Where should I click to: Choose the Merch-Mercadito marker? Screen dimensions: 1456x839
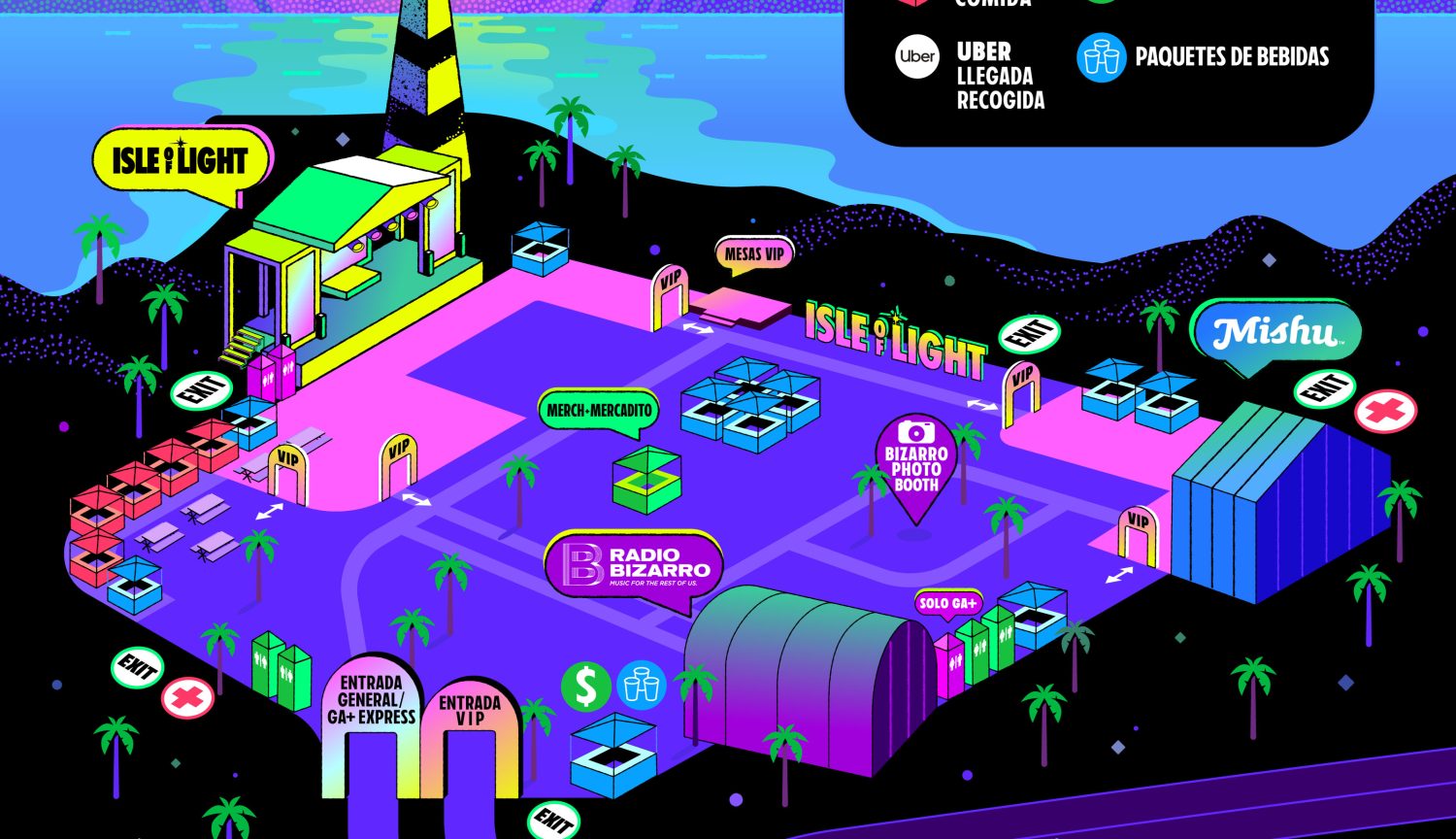point(599,411)
